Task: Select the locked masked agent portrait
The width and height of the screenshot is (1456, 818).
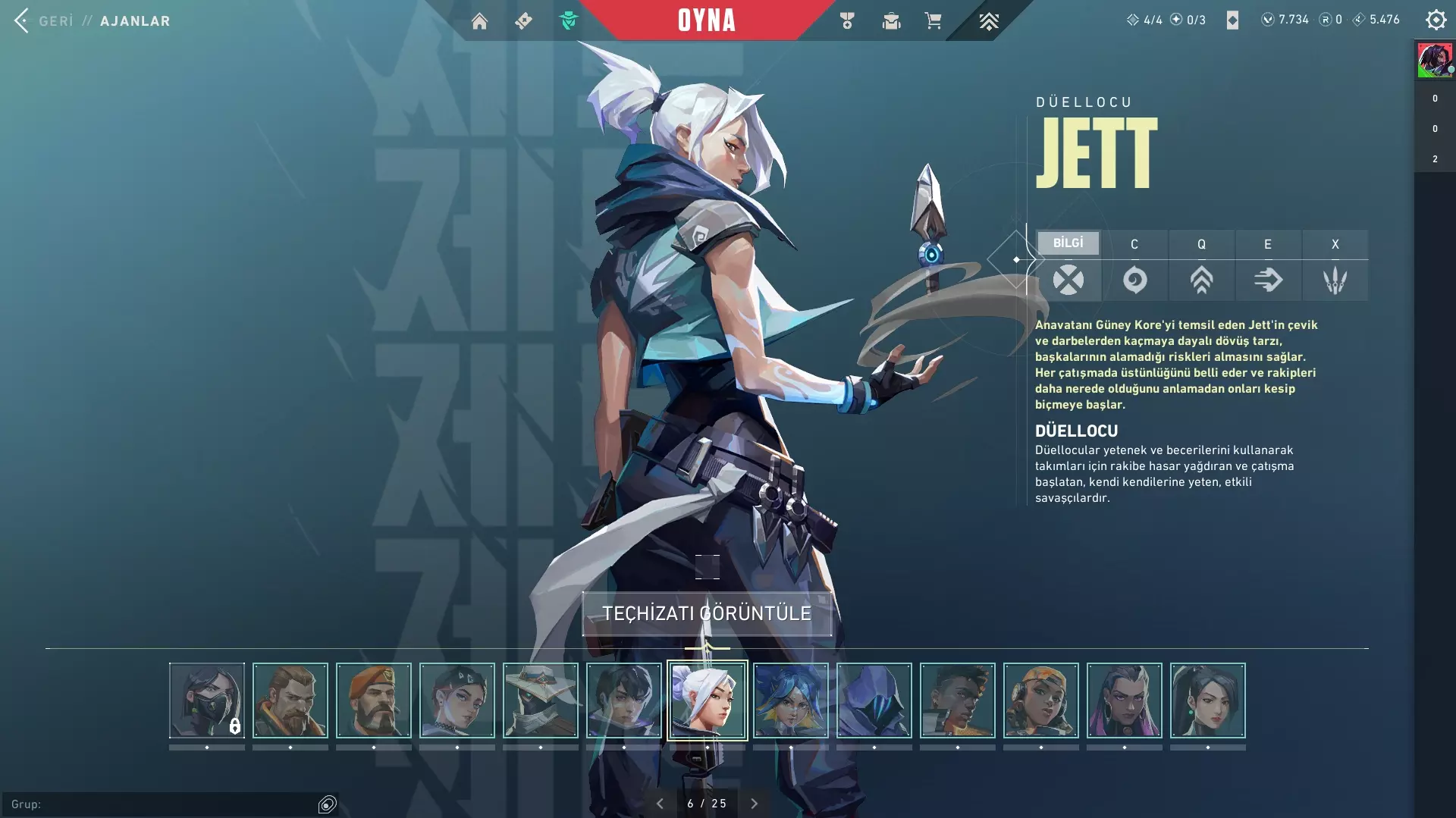Action: tap(207, 700)
